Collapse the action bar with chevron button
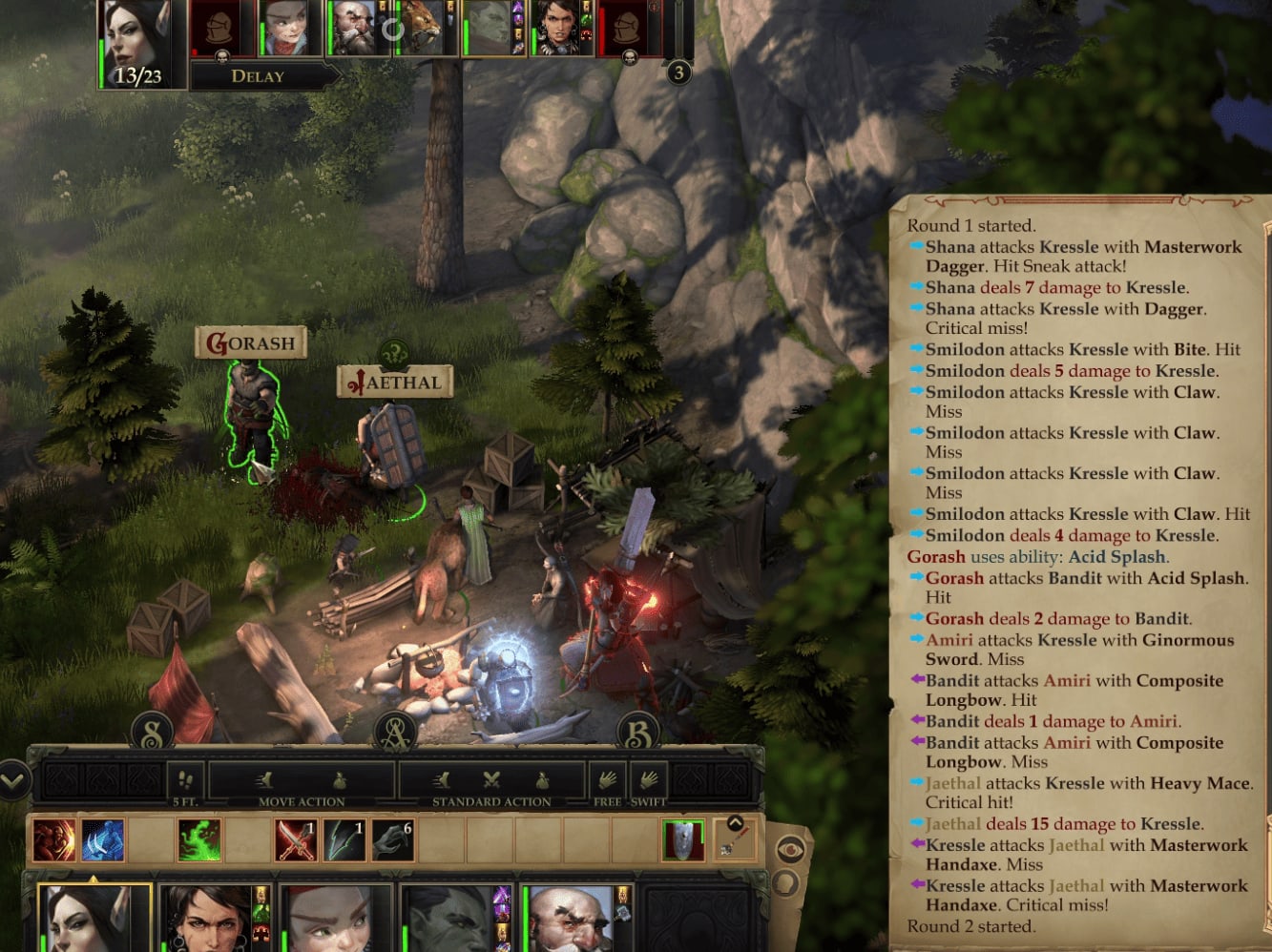The width and height of the screenshot is (1272, 952). (13, 781)
